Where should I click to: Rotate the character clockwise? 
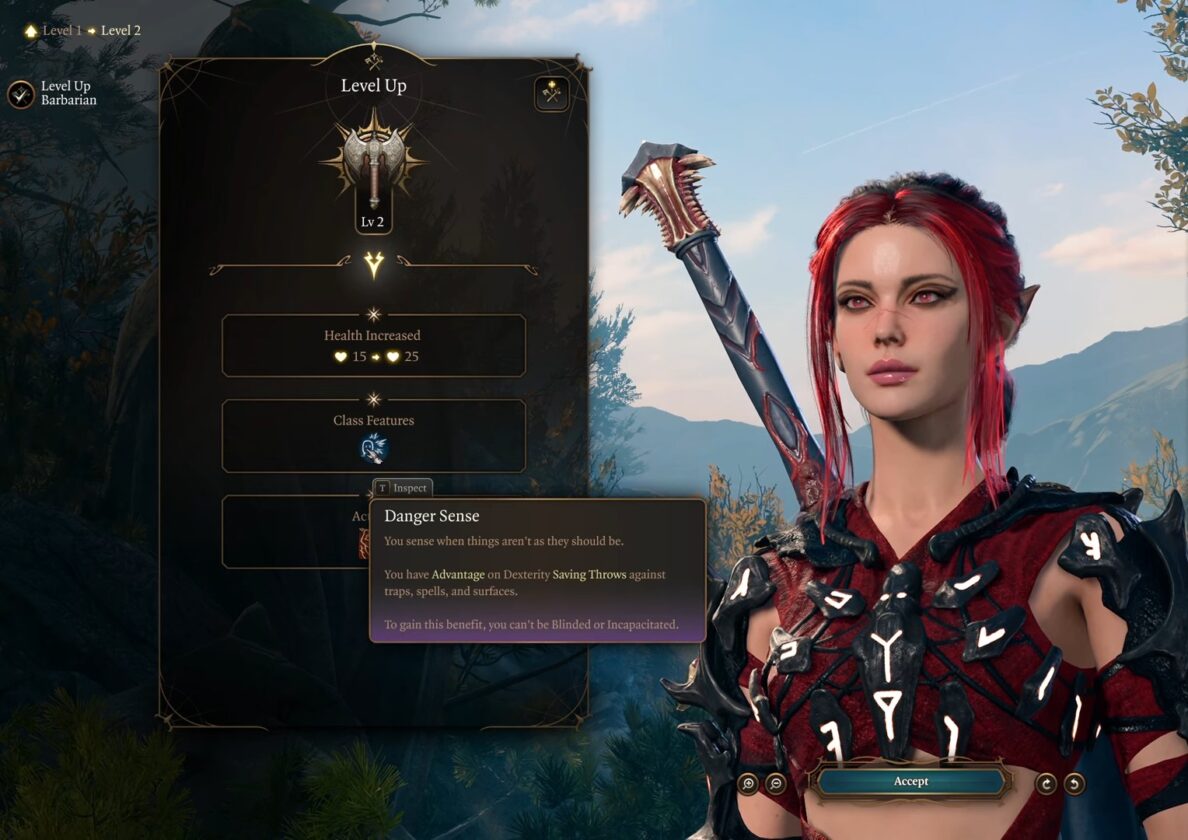pos(1047,783)
